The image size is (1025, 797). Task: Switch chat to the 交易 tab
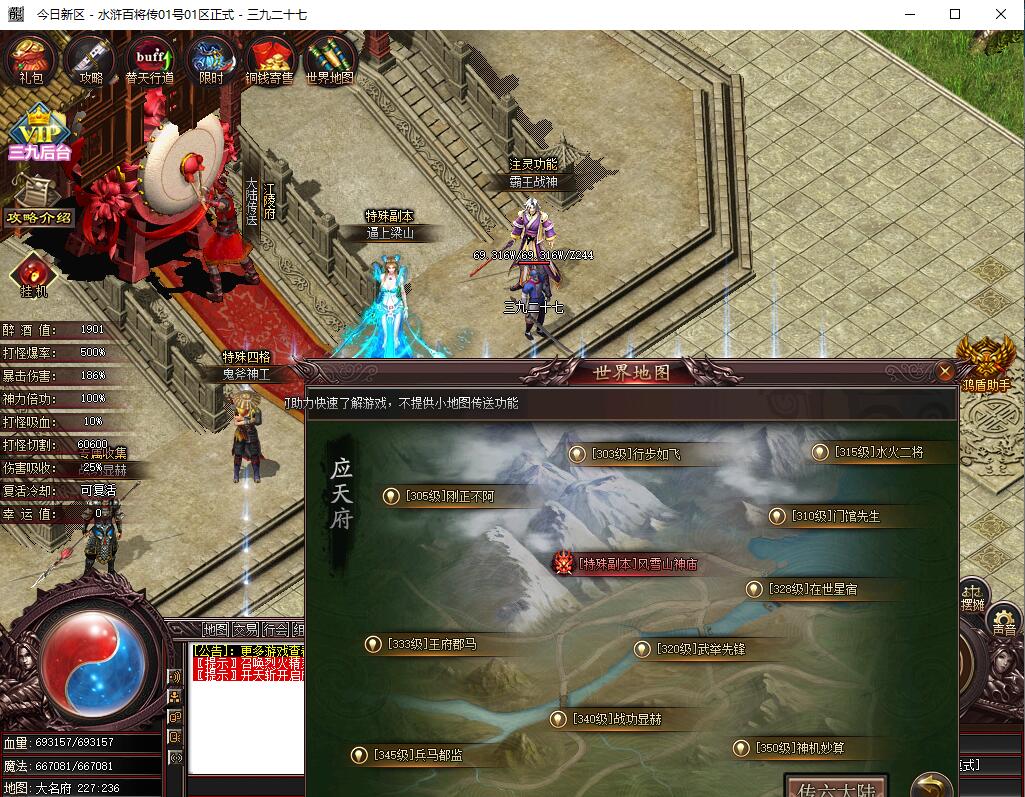tap(245, 629)
